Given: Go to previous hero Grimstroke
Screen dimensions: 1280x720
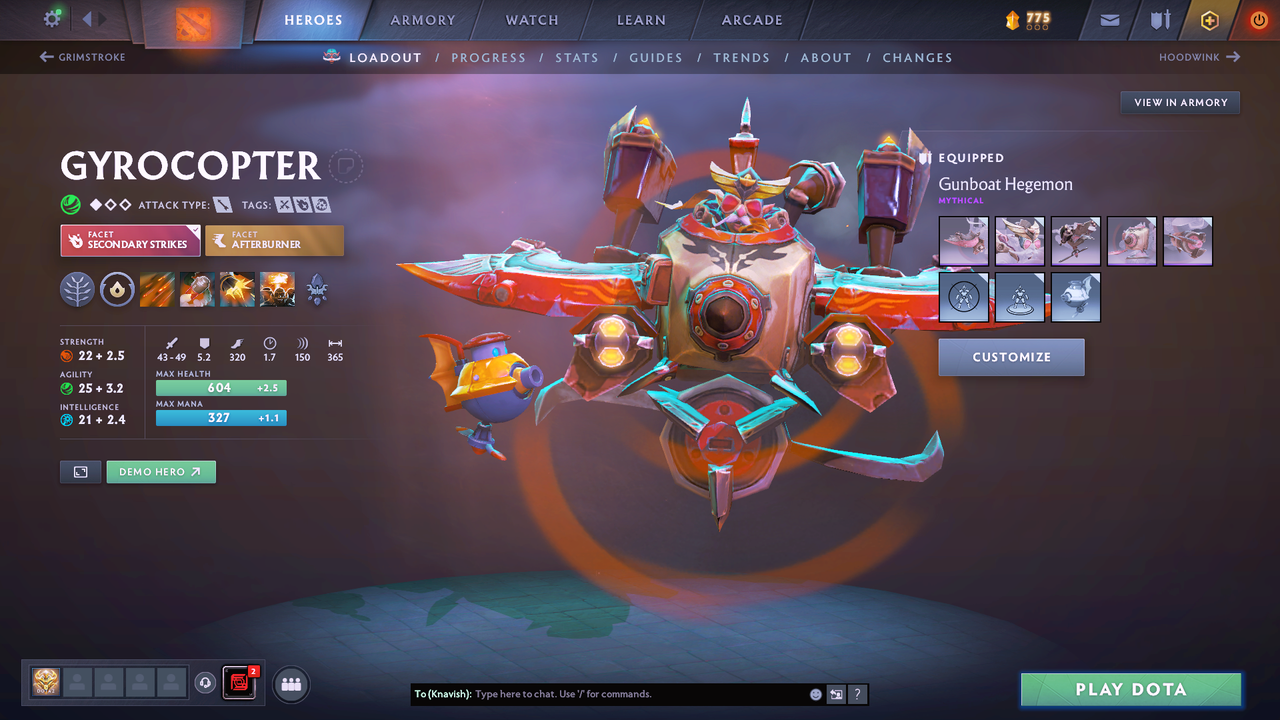Looking at the screenshot, I should tap(82, 57).
